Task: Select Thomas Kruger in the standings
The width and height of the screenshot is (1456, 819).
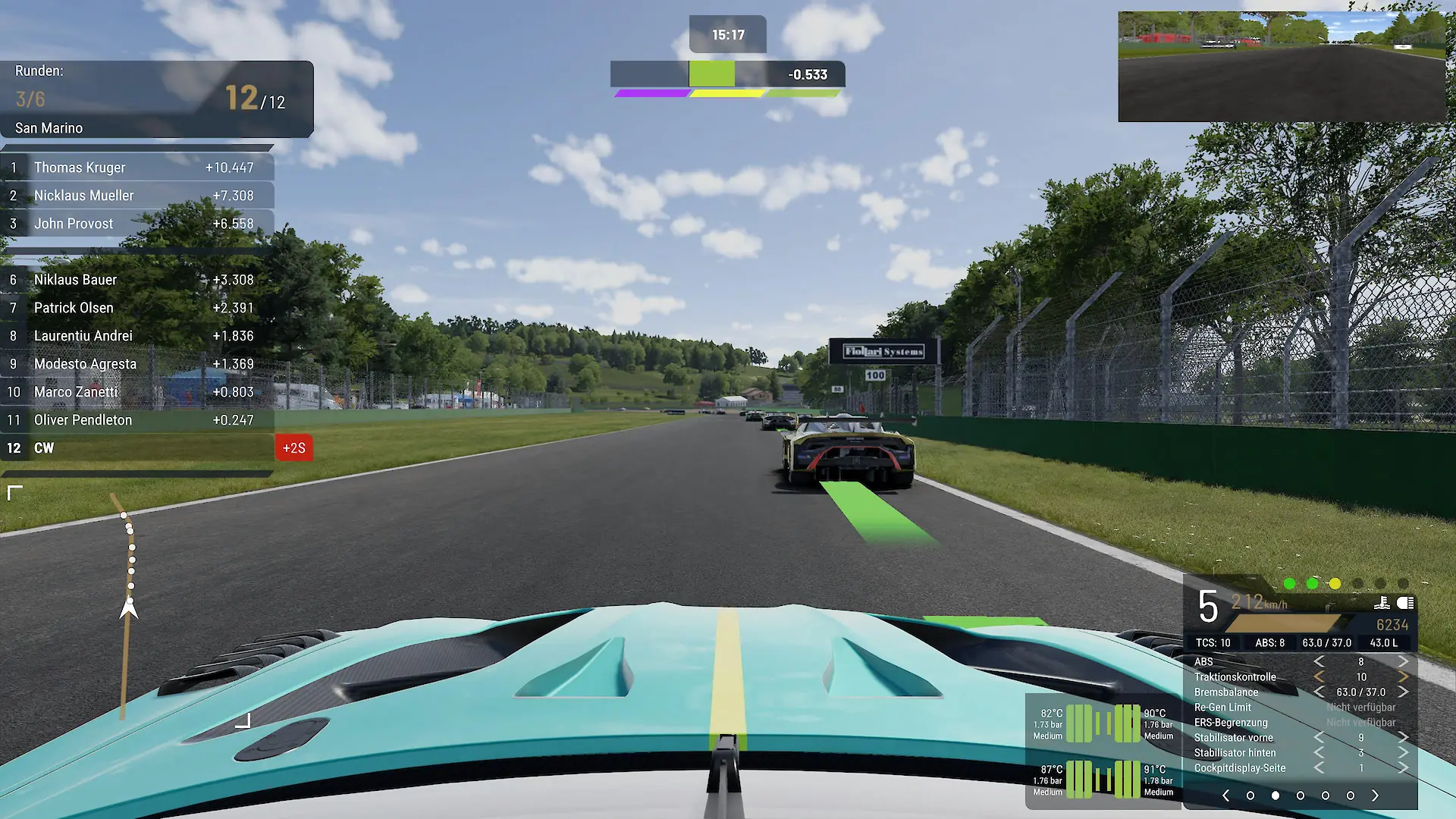Action: tap(136, 168)
